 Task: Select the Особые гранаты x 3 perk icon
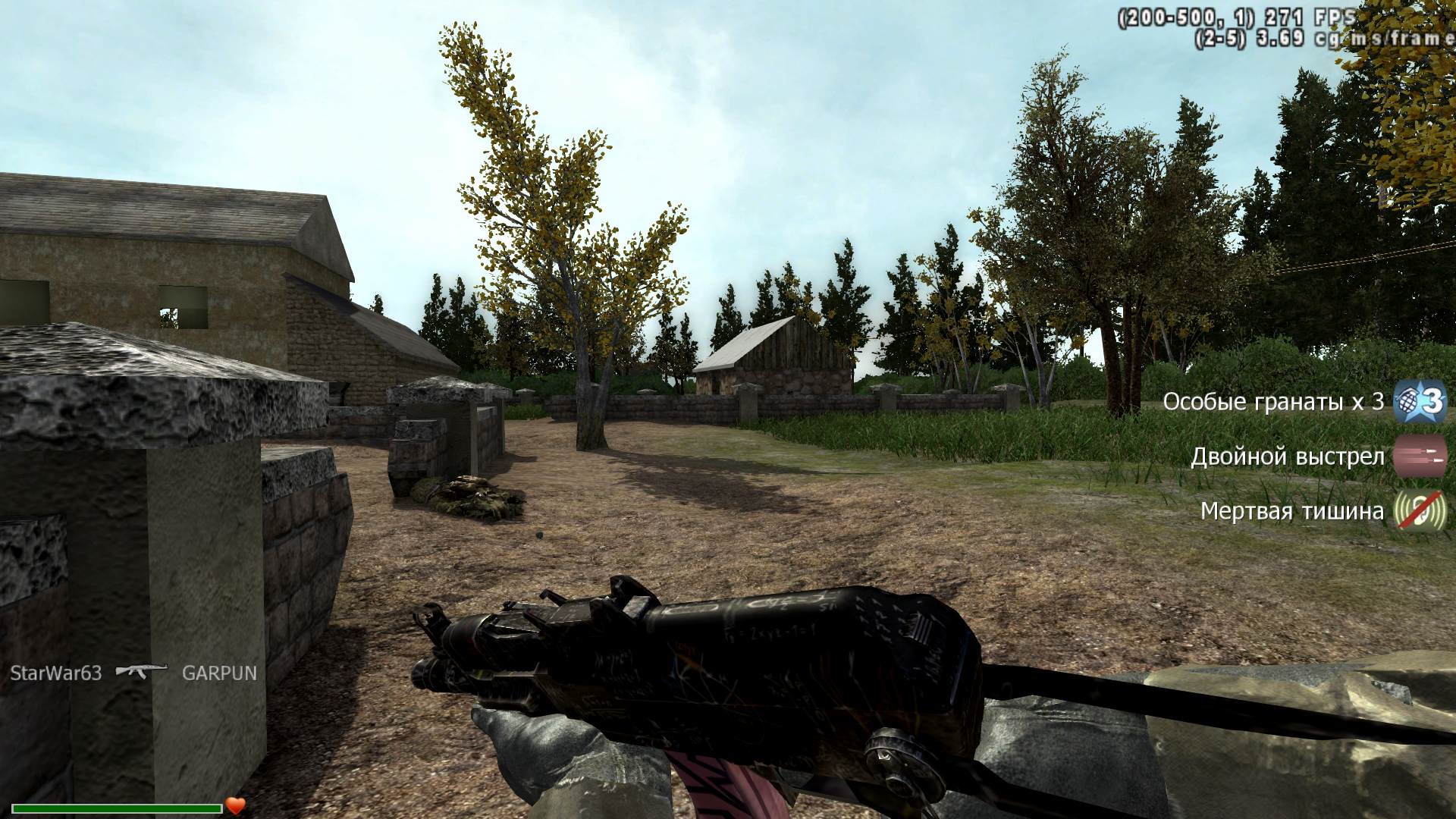click(1420, 402)
